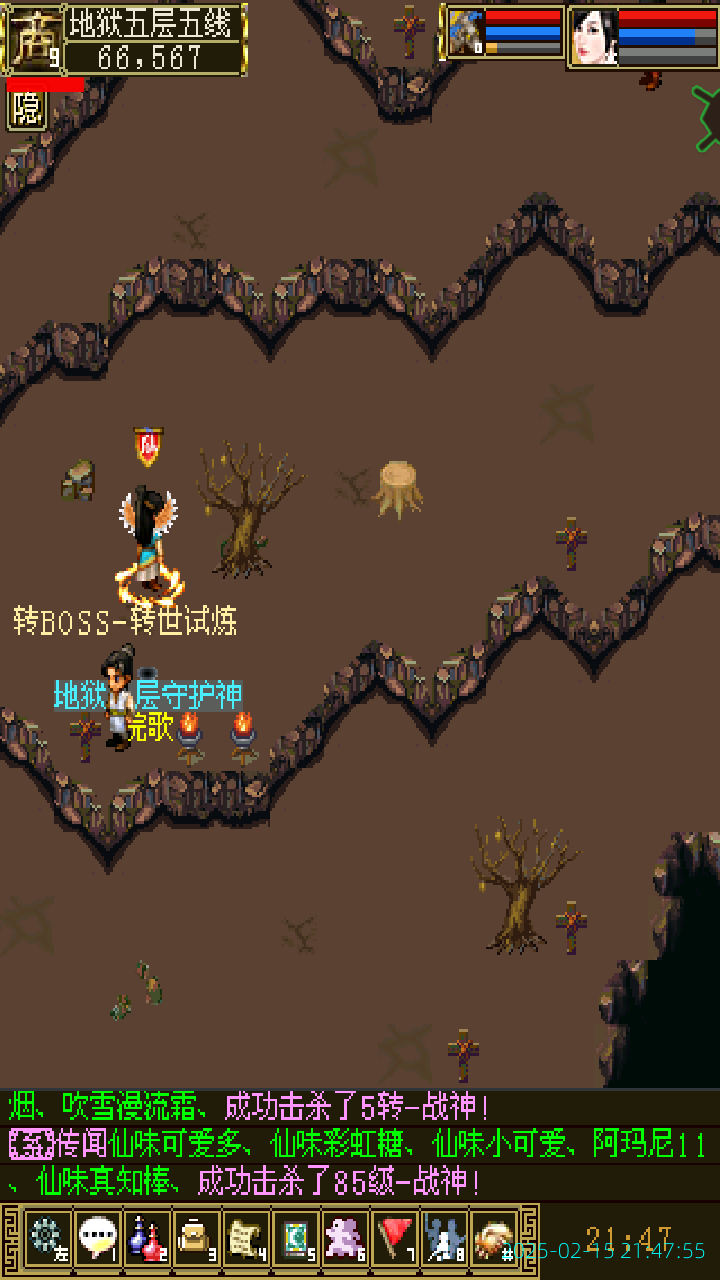720x1280 pixels.
Task: Click the green card book icon
Action: [296, 1238]
